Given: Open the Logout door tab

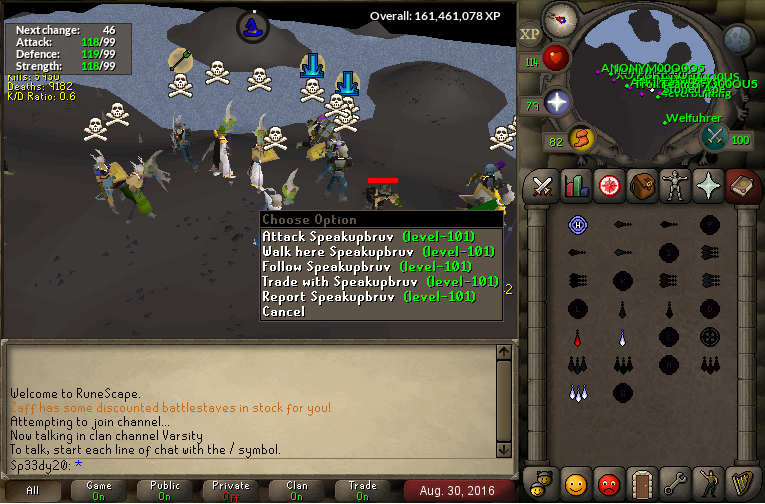Looking at the screenshot, I should pyautogui.click(x=641, y=484).
